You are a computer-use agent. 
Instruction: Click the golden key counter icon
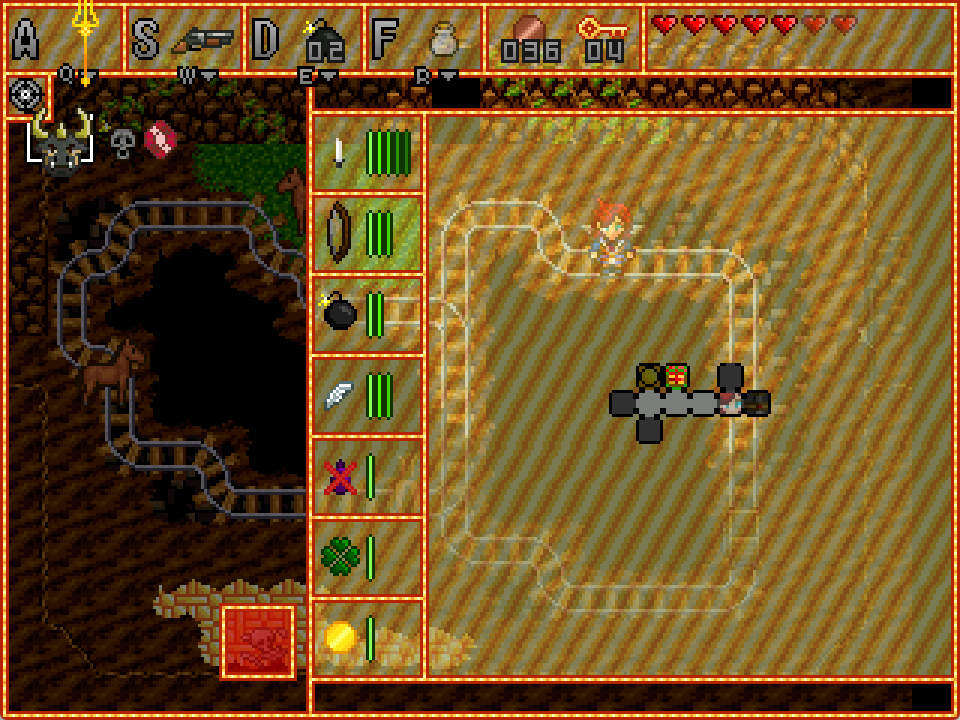[x=602, y=30]
